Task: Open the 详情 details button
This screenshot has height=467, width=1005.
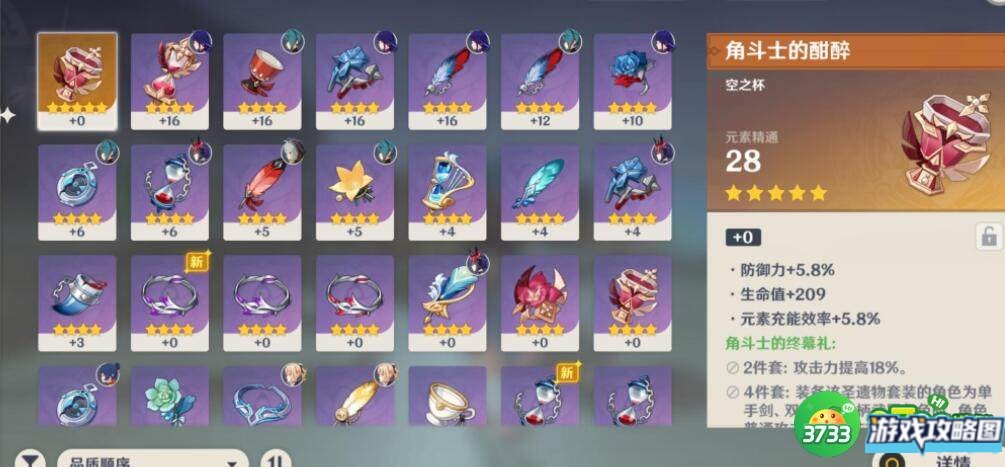Action: coord(952,460)
